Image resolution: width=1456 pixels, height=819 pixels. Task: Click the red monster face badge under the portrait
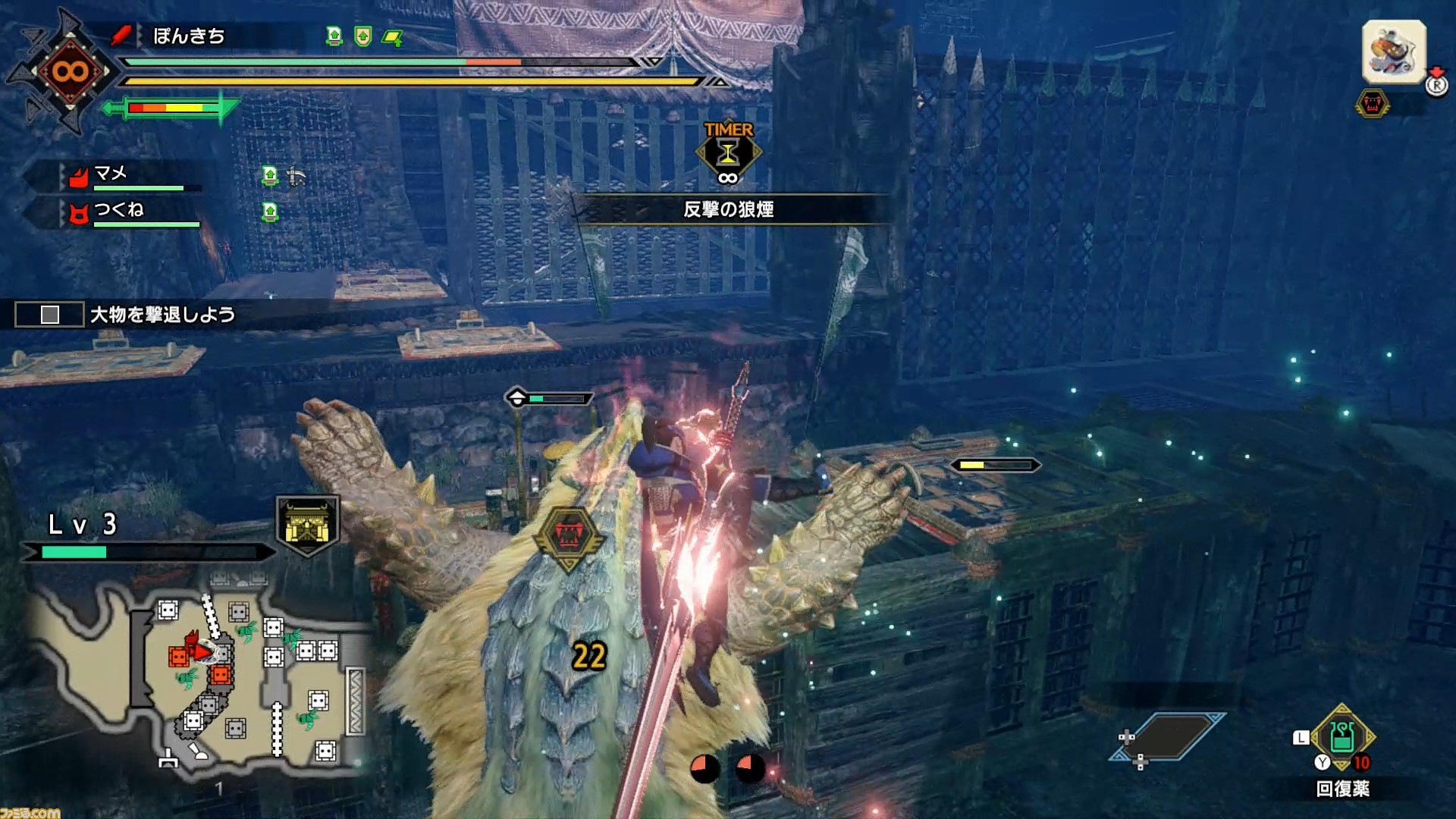(x=1372, y=104)
